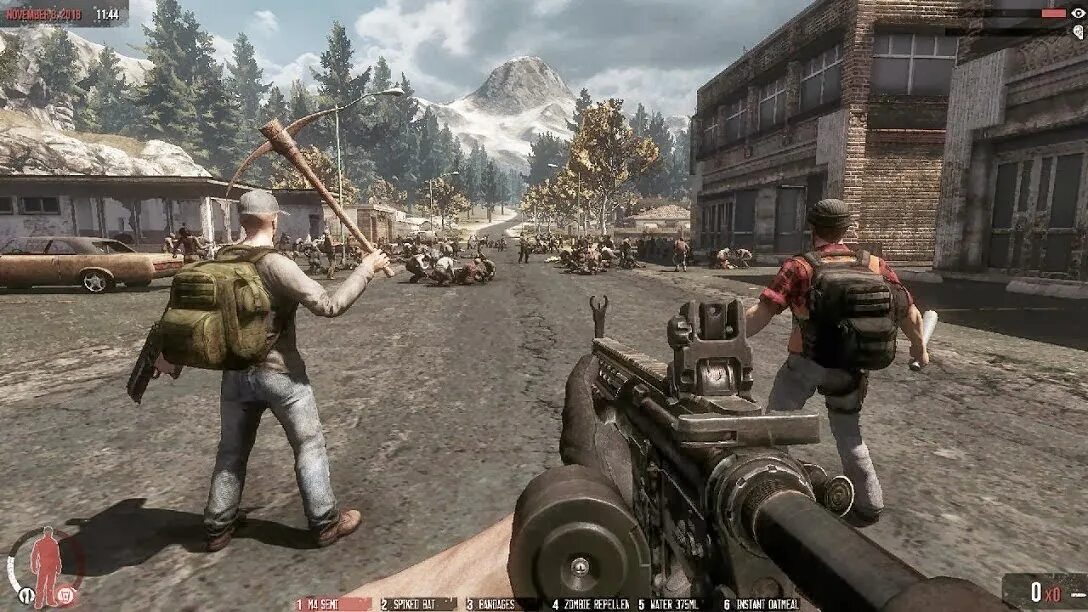Image resolution: width=1088 pixels, height=612 pixels.
Task: Choose the Zombie Repellent slot
Action: point(590,604)
